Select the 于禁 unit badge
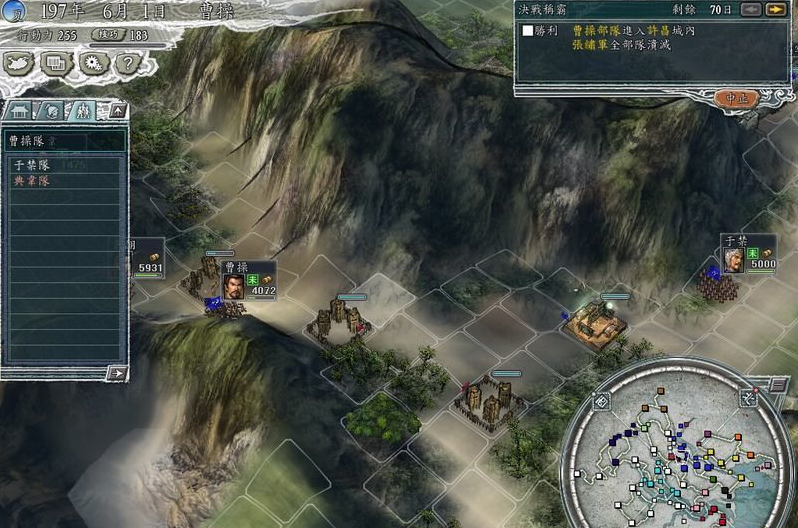Screen dimensions: 798x528 point(748,253)
